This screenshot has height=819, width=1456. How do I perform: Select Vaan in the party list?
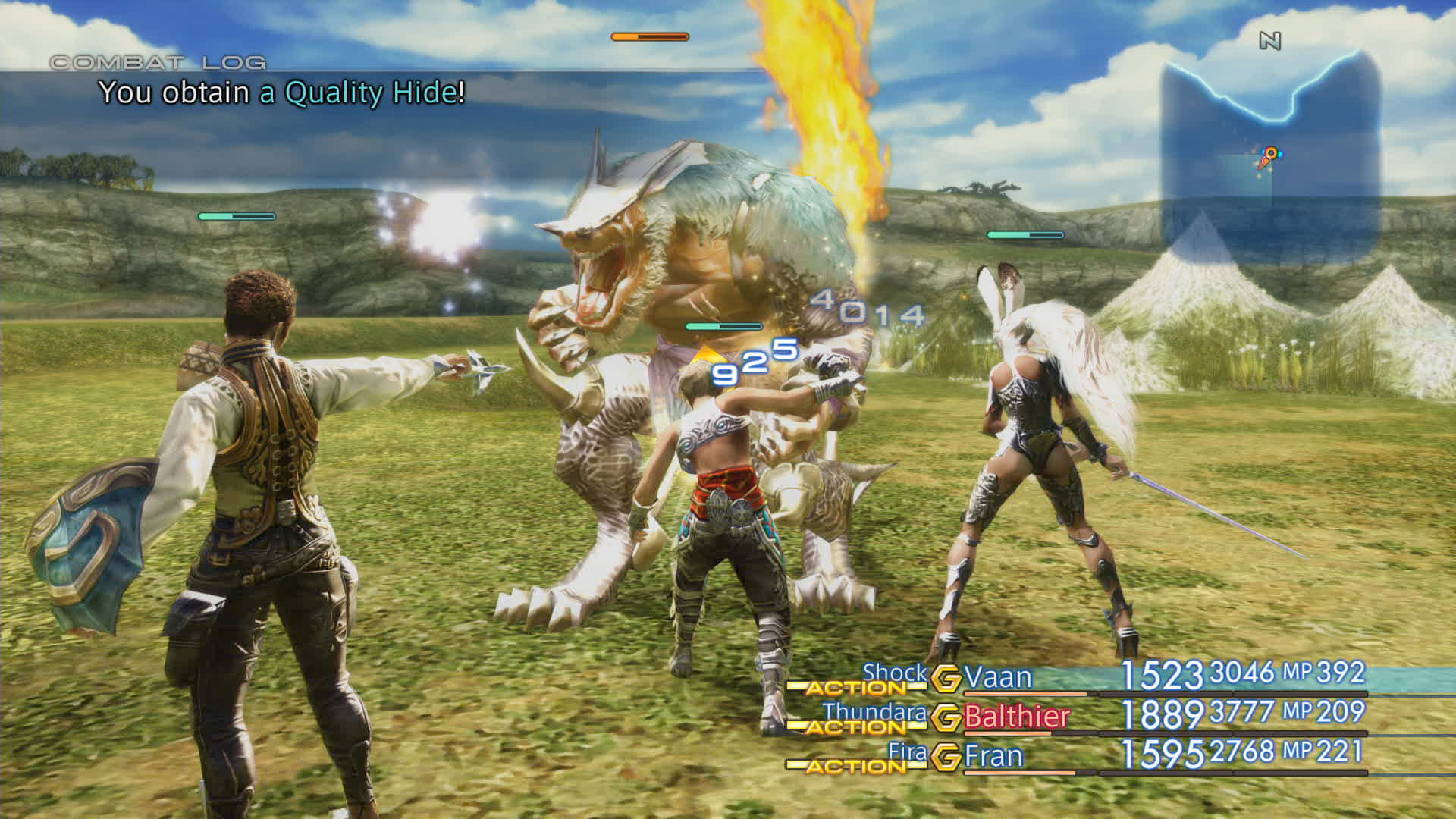998,677
